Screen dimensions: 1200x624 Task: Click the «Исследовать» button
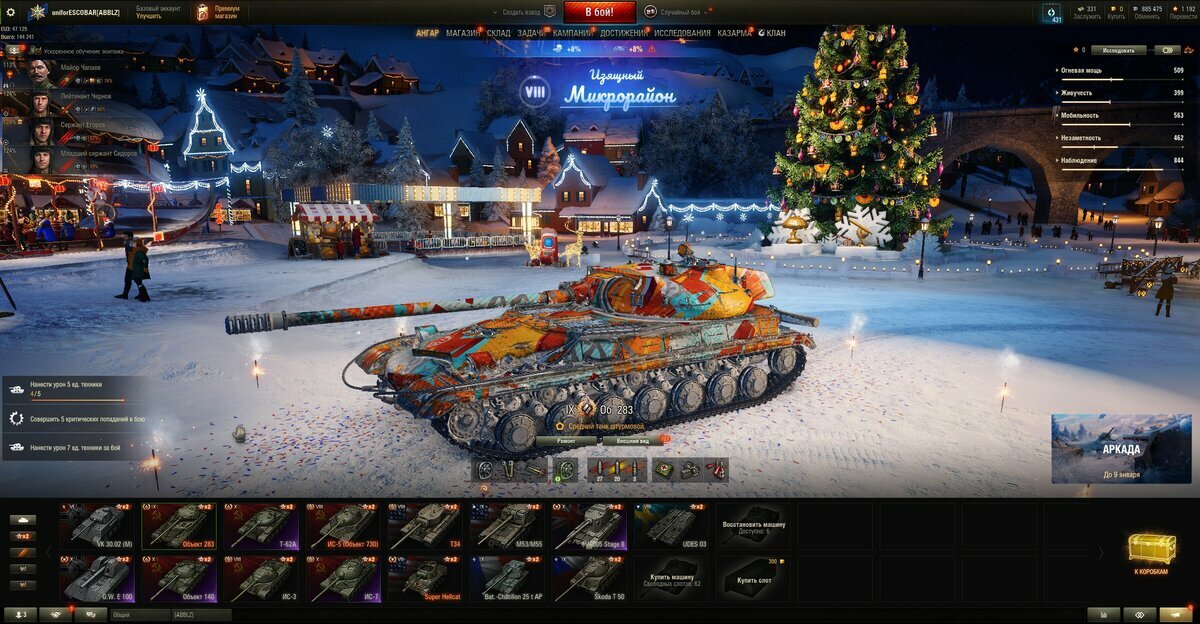click(1118, 49)
